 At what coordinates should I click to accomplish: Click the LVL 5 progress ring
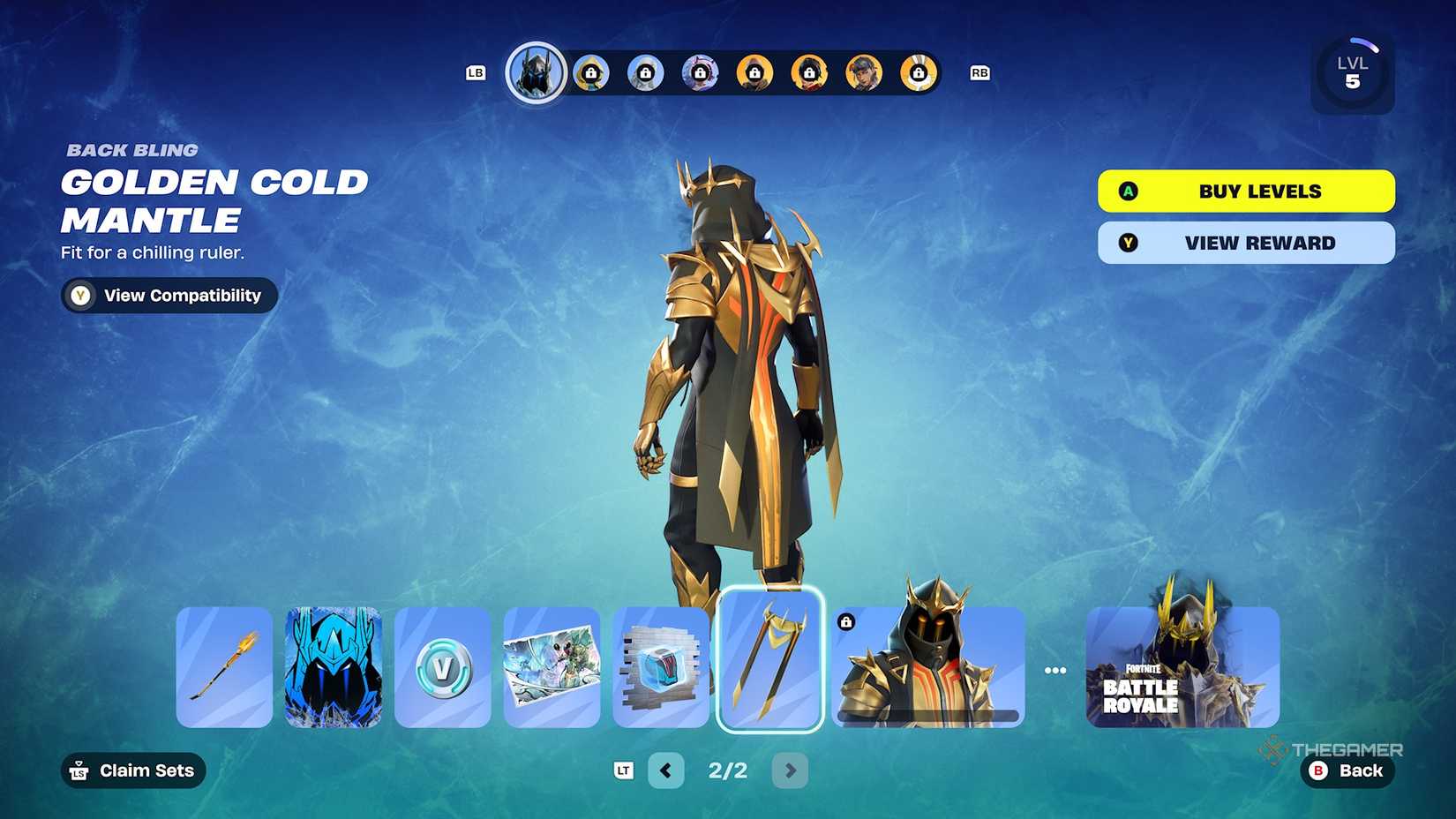[1353, 73]
